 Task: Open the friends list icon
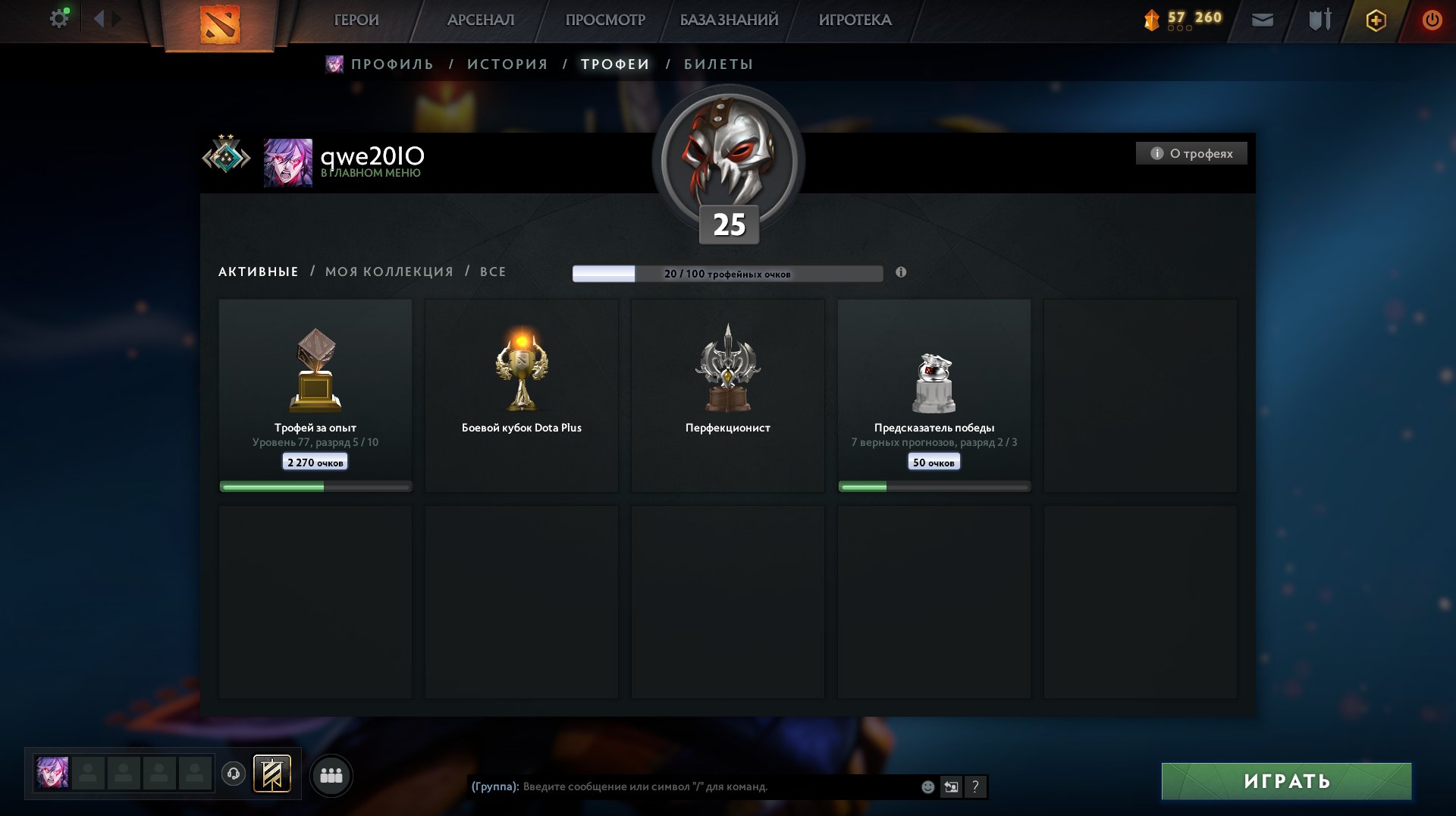(x=329, y=774)
